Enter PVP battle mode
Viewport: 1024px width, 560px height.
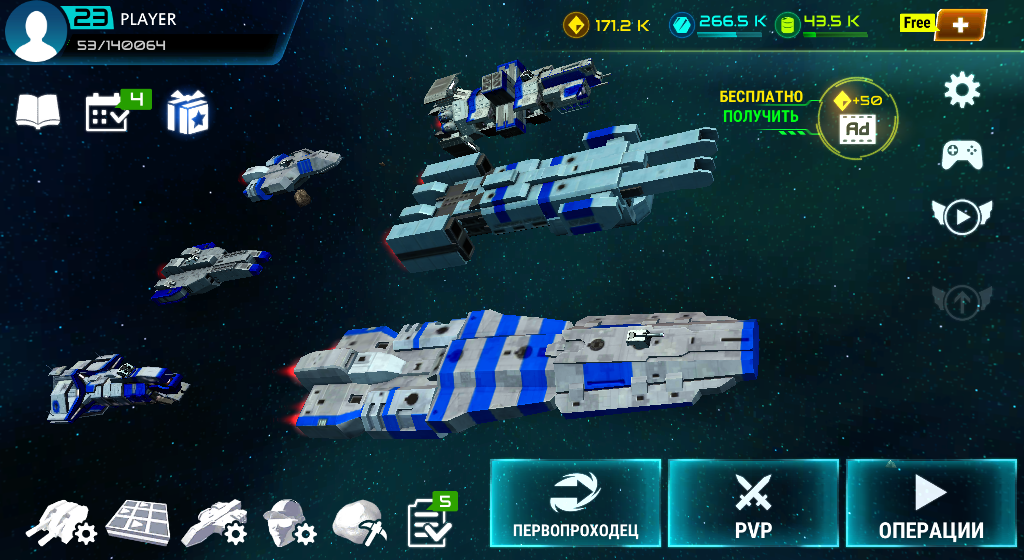(x=753, y=505)
